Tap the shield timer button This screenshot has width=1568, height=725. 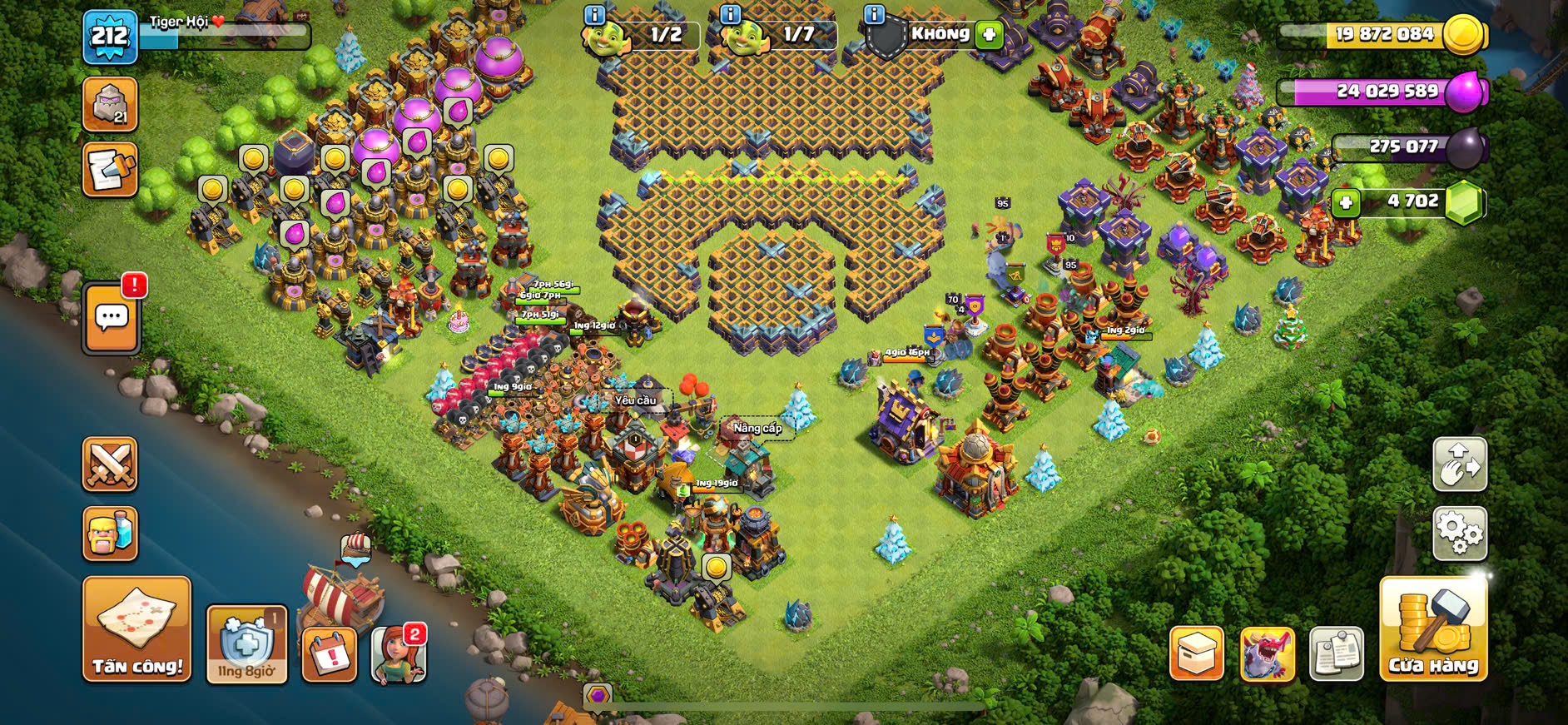246,645
